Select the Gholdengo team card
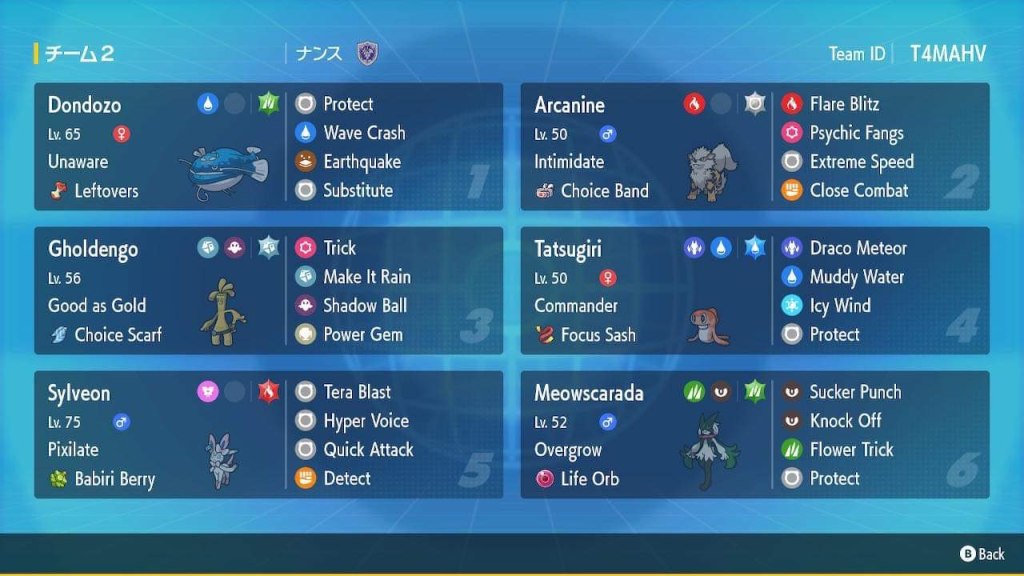Screen dimensions: 1024x576 (268, 291)
